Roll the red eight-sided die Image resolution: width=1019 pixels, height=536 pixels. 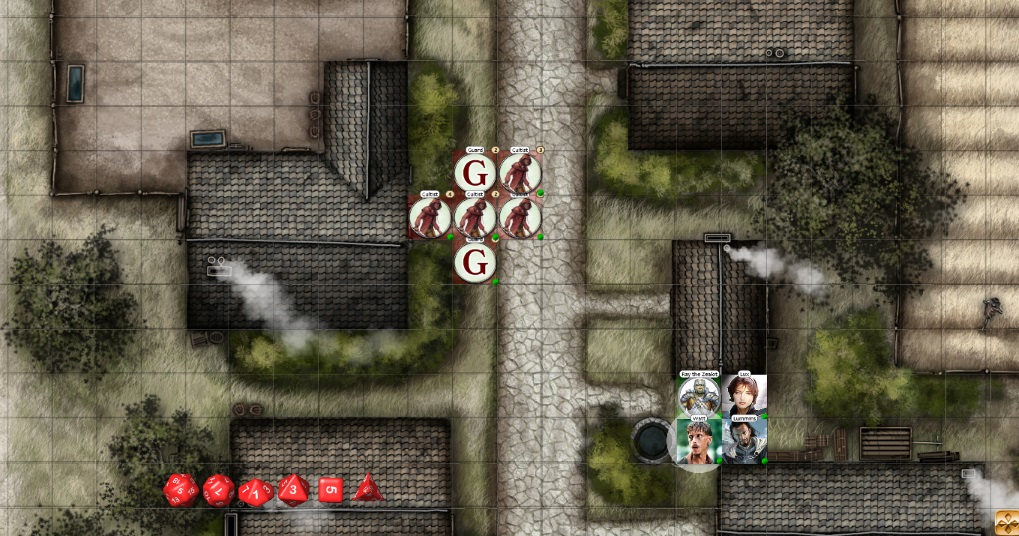click(293, 490)
